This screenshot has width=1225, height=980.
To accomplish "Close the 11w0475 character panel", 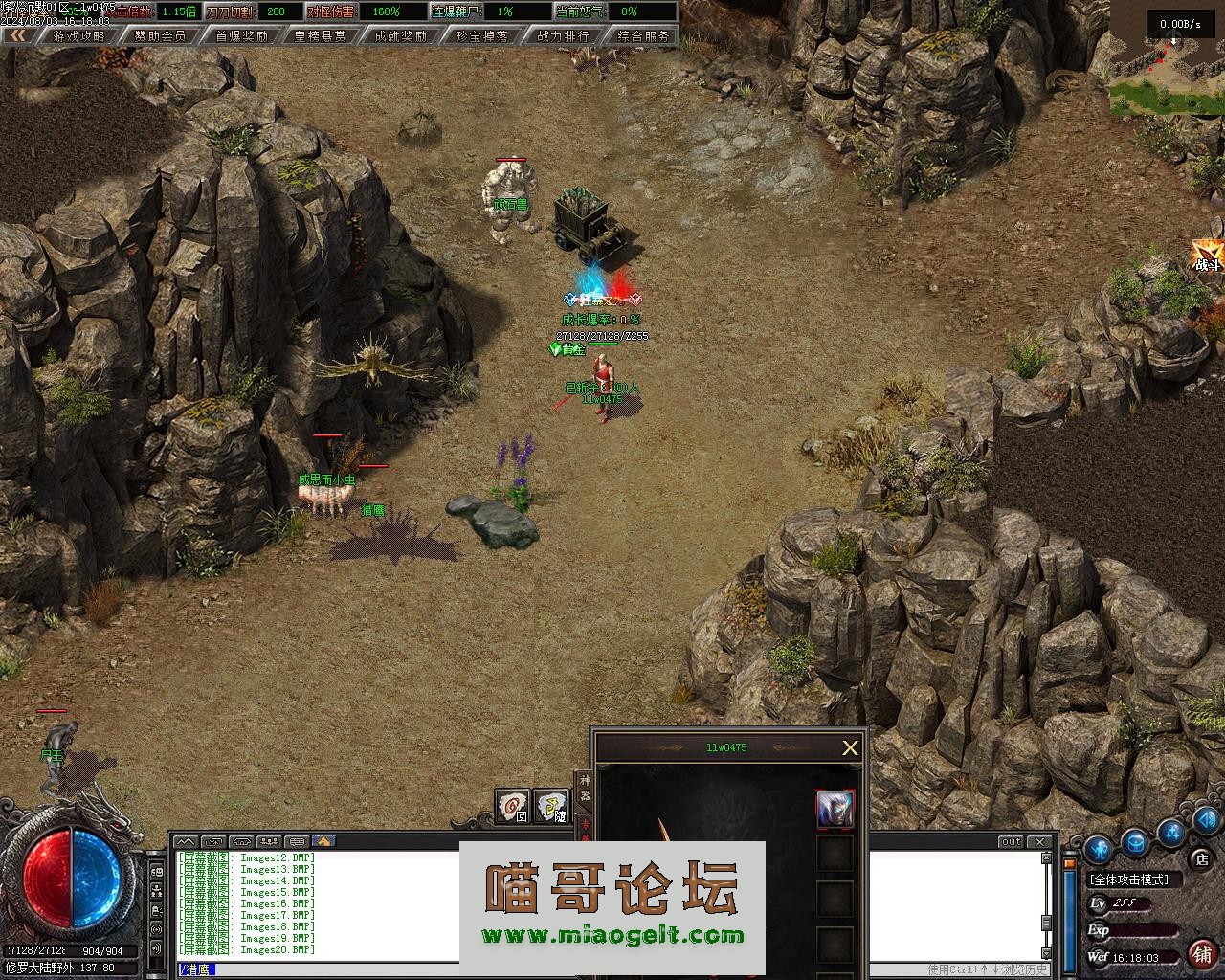I will pos(850,748).
